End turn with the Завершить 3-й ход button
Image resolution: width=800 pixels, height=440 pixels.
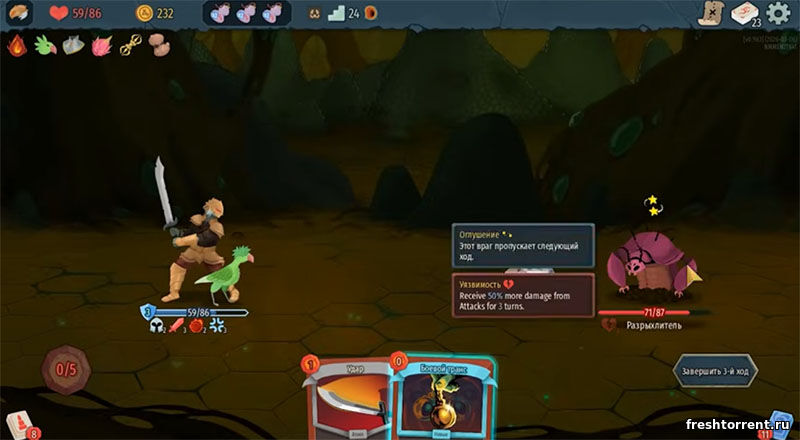click(714, 369)
